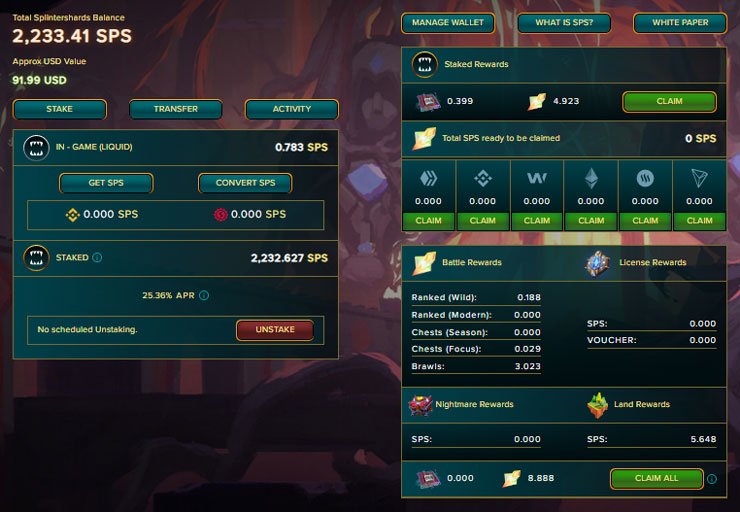The image size is (740, 512).
Task: Open the White Paper
Action: (679, 23)
